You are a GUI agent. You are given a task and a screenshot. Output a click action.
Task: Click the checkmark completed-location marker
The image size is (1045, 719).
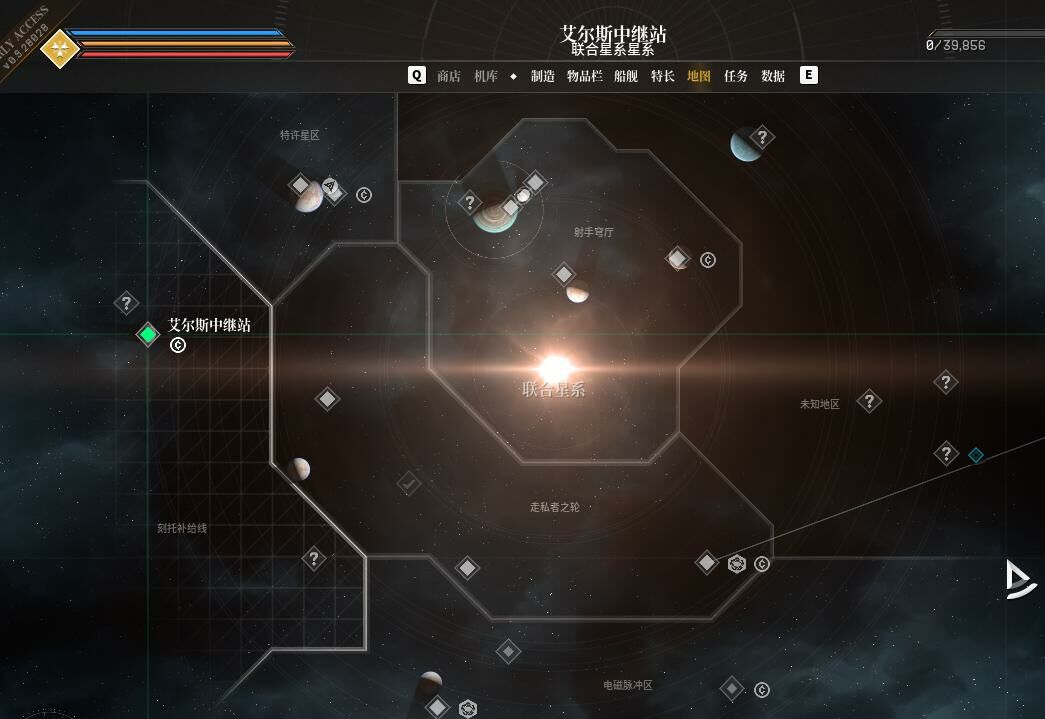point(408,484)
